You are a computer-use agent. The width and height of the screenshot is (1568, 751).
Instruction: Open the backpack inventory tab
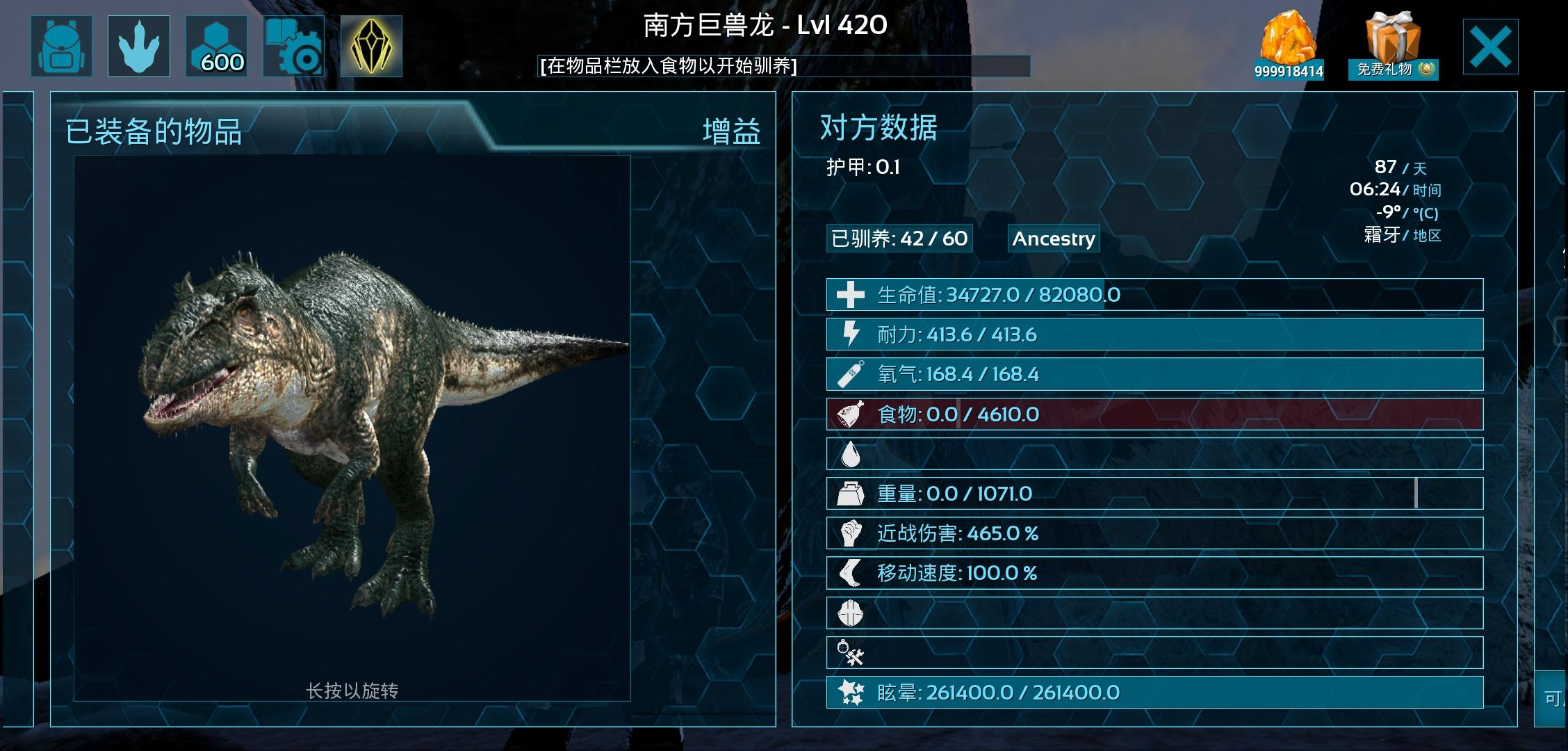(x=61, y=46)
